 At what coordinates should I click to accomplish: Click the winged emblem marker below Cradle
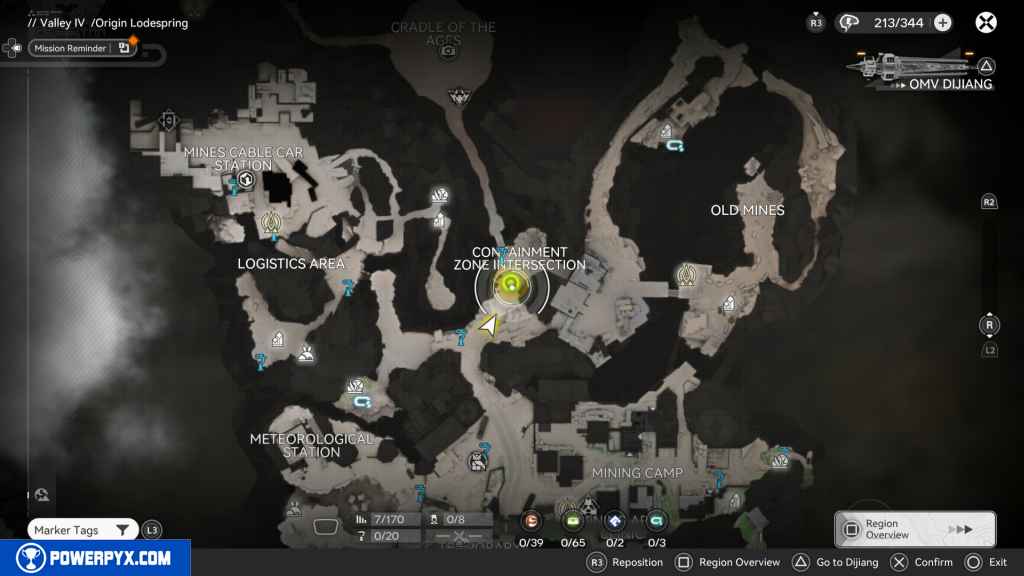tap(458, 96)
